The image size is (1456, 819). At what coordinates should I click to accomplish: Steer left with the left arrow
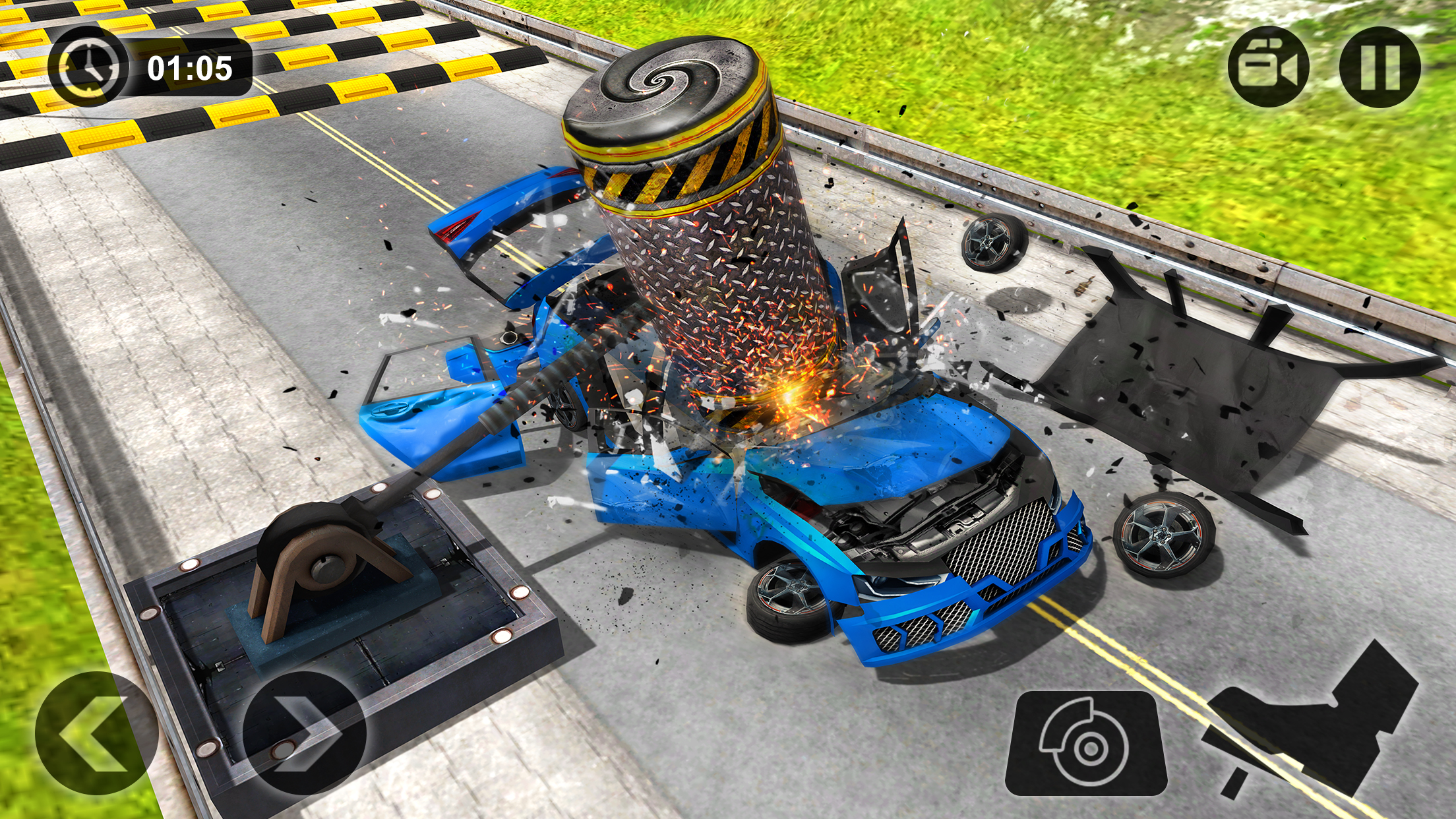point(96,733)
